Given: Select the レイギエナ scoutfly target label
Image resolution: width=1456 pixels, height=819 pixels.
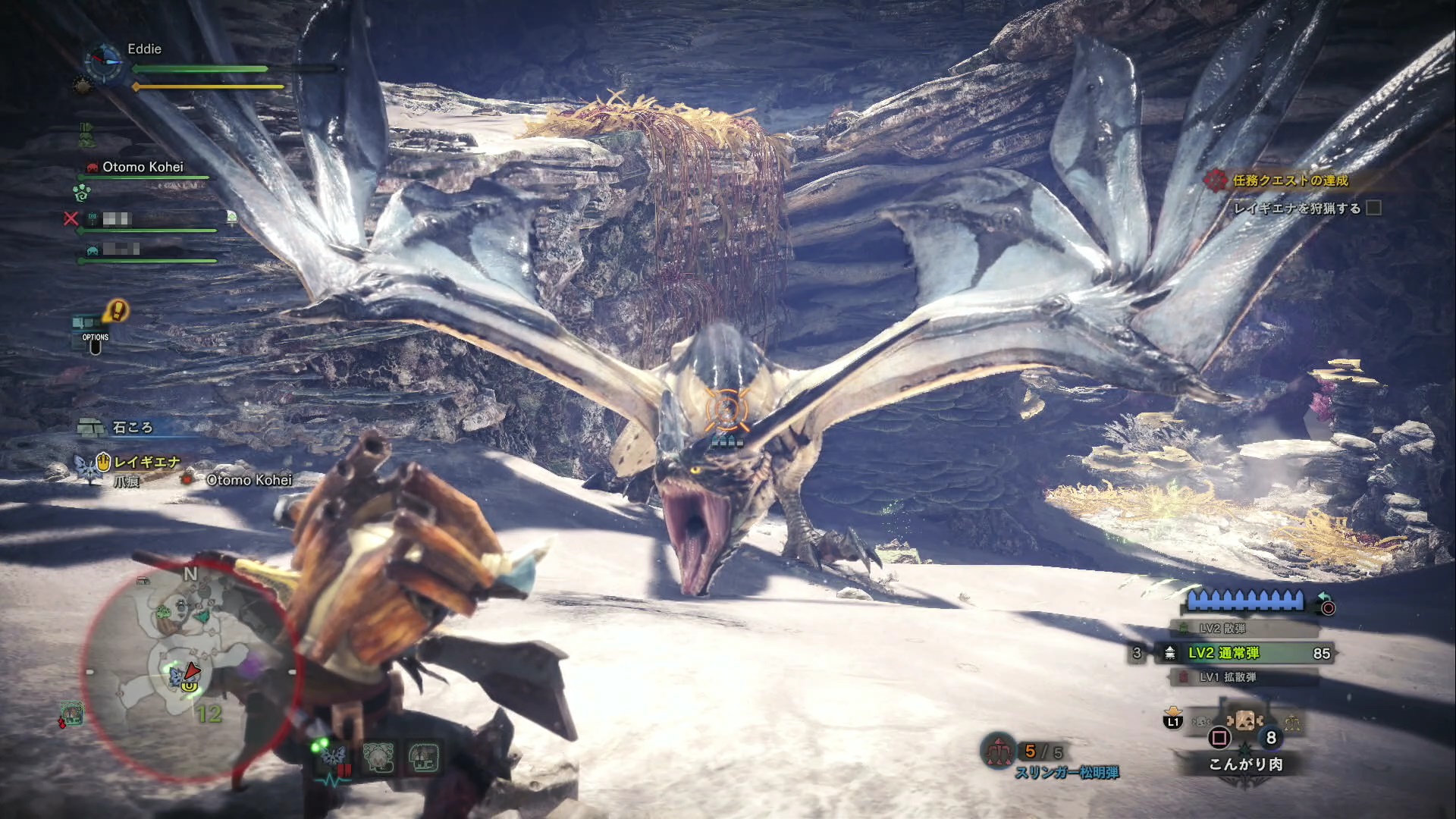Looking at the screenshot, I should 146,462.
